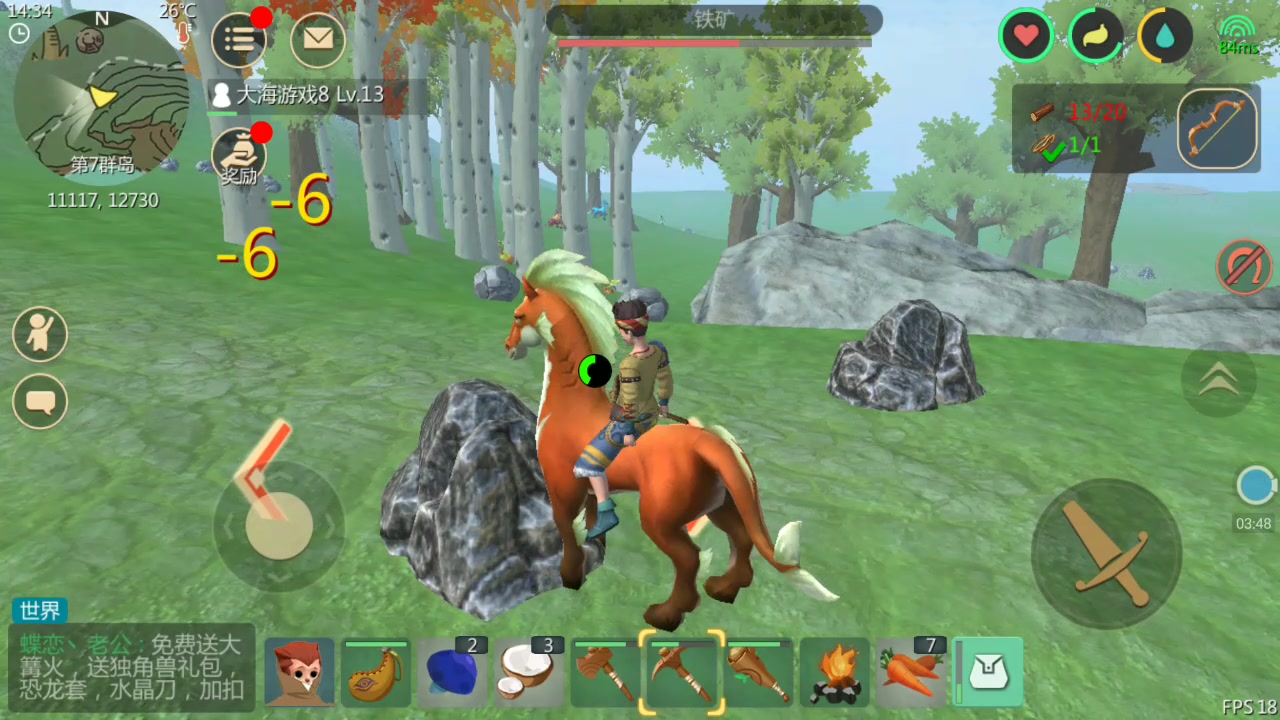The width and height of the screenshot is (1280, 720).
Task: Select the blue mushroom hotbar slot
Action: (x=452, y=672)
